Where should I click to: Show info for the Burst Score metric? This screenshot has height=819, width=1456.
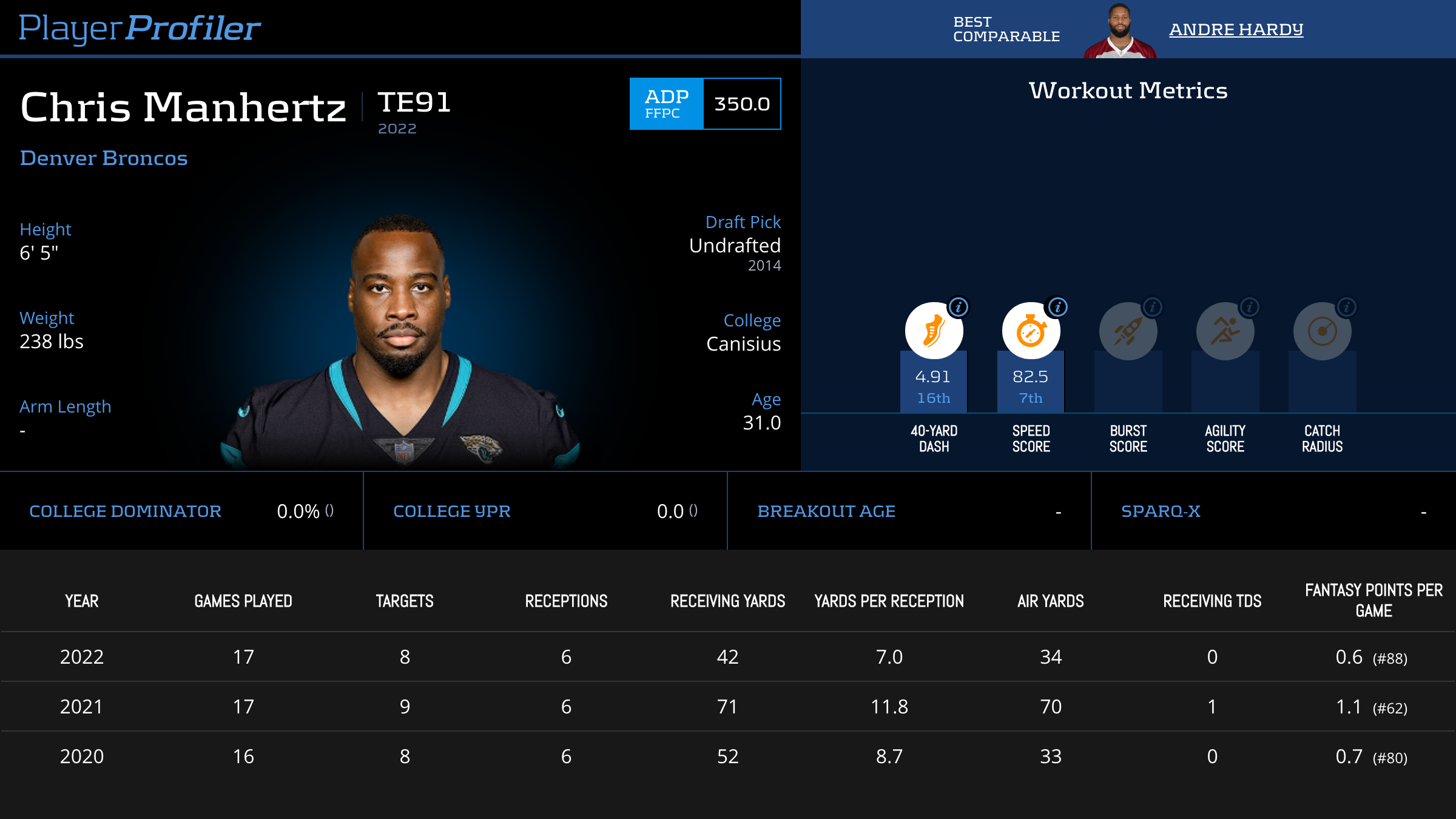tap(1152, 307)
